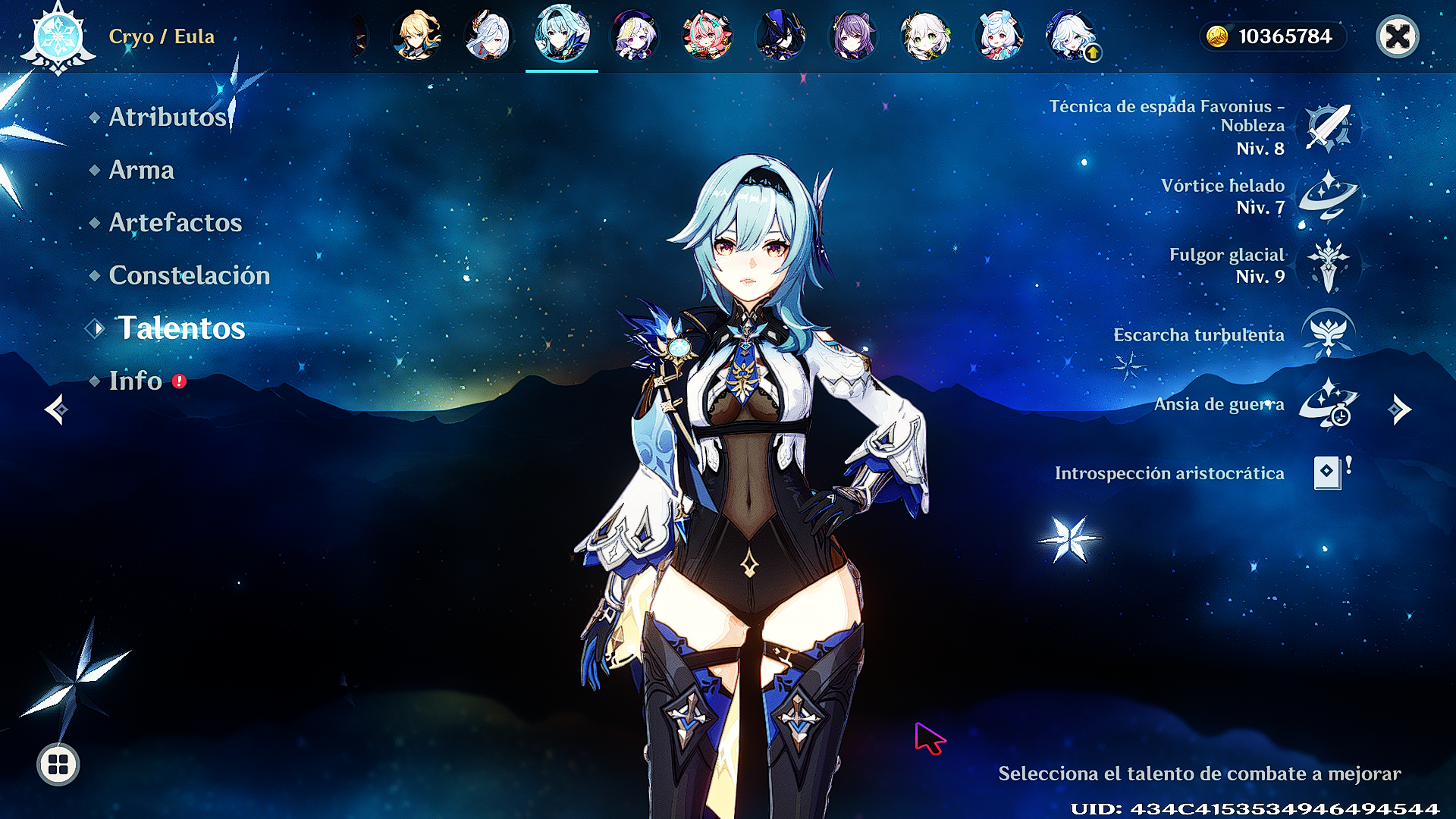
Task: Open the Vórtice helado talent
Action: pos(1329,196)
